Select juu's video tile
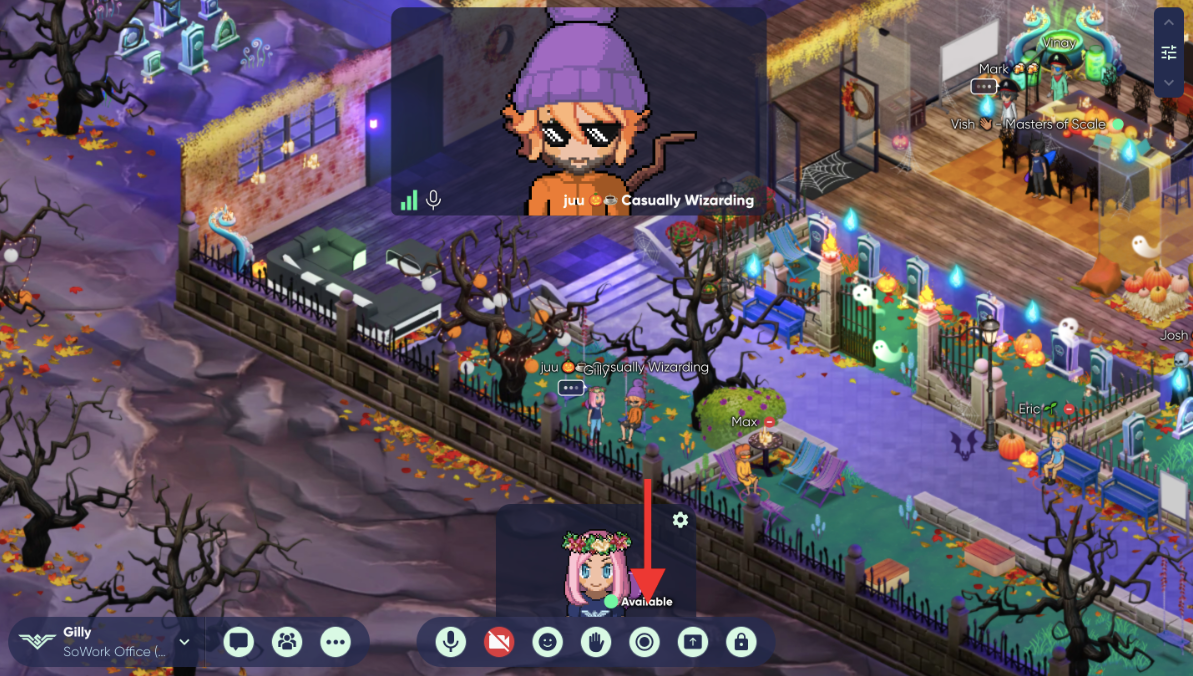 pos(578,110)
